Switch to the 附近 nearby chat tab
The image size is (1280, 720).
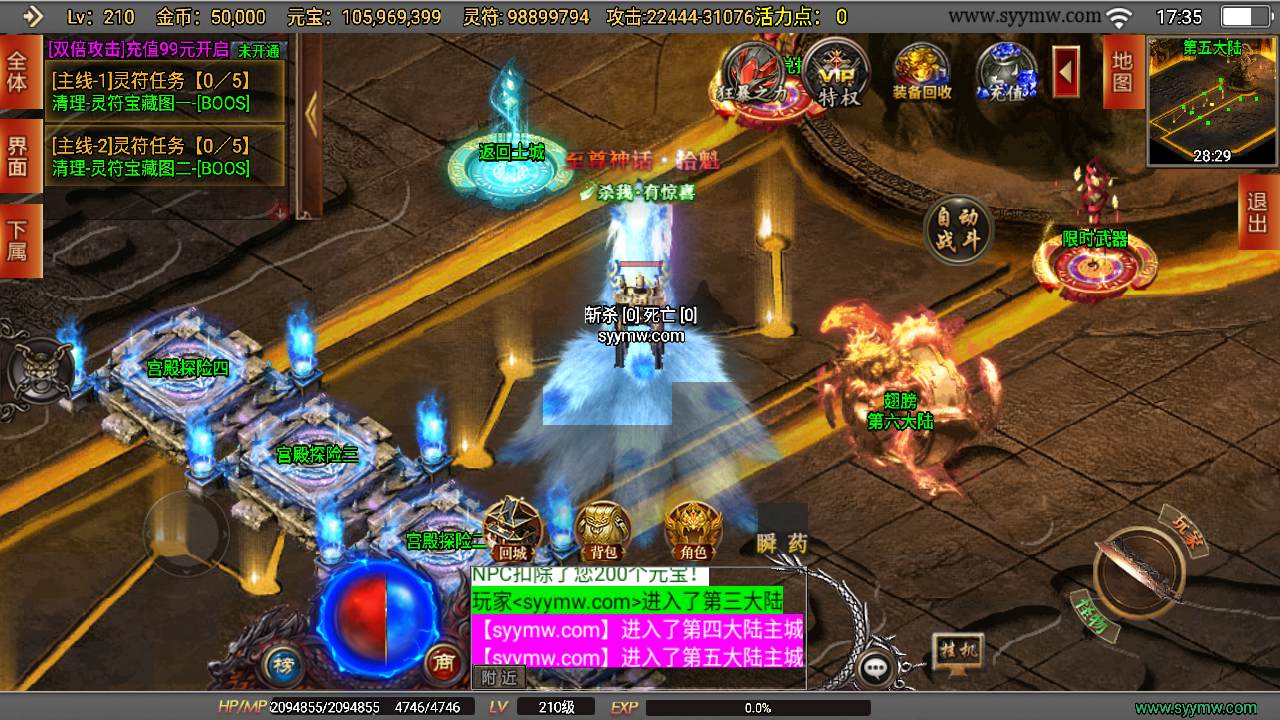coord(499,677)
